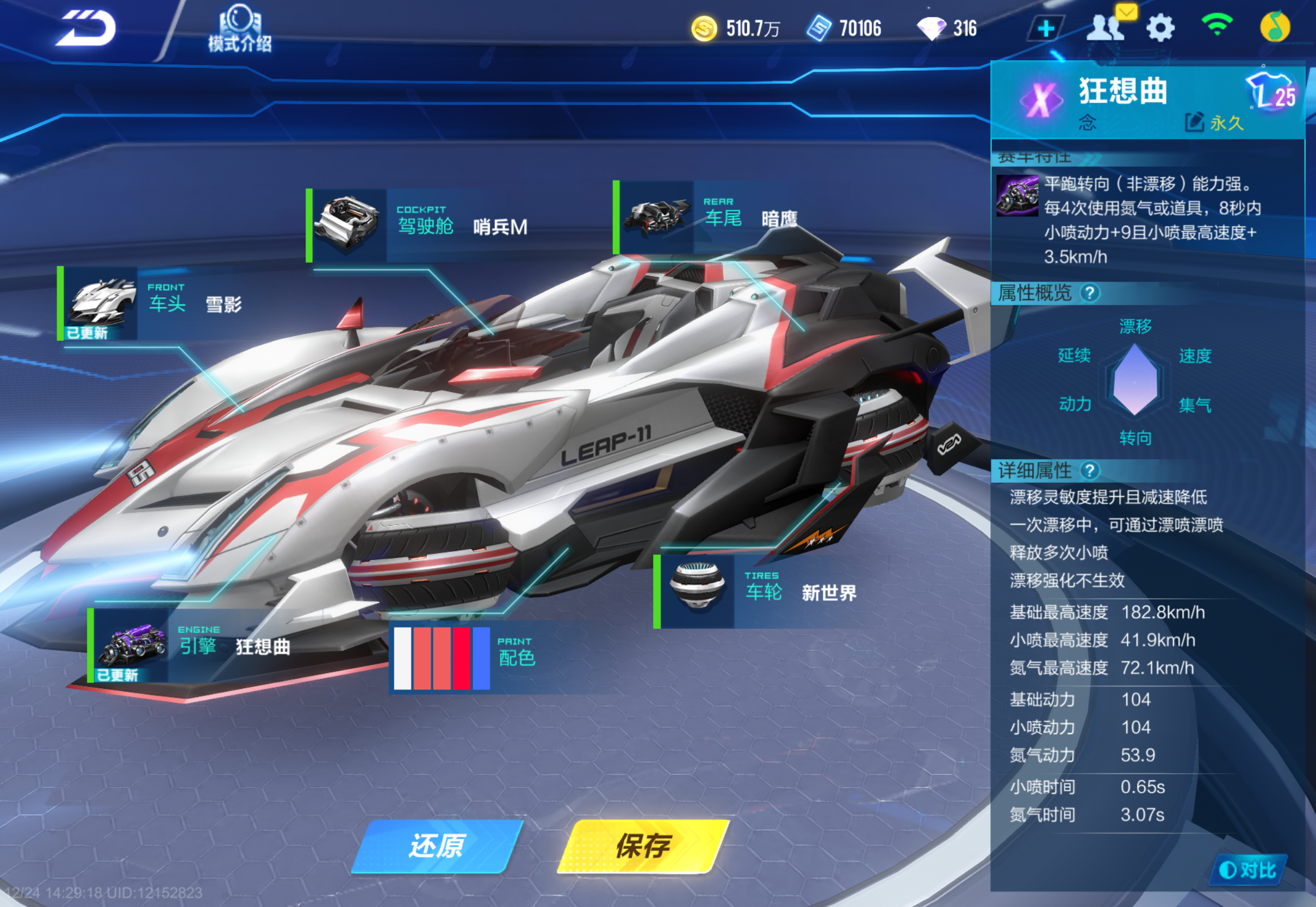
Task: Open the shirt icon numbered 25
Action: (x=1271, y=92)
